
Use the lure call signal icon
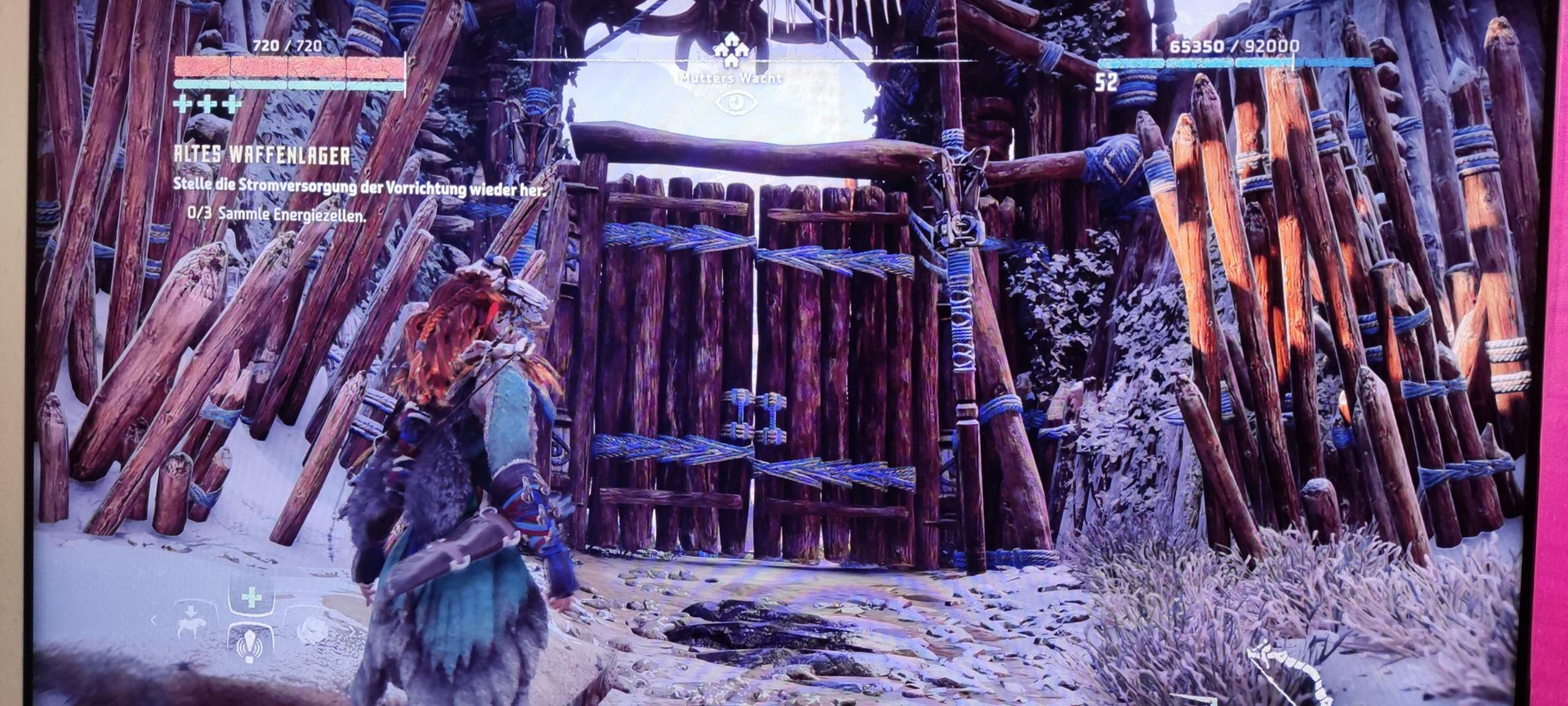pyautogui.click(x=251, y=645)
